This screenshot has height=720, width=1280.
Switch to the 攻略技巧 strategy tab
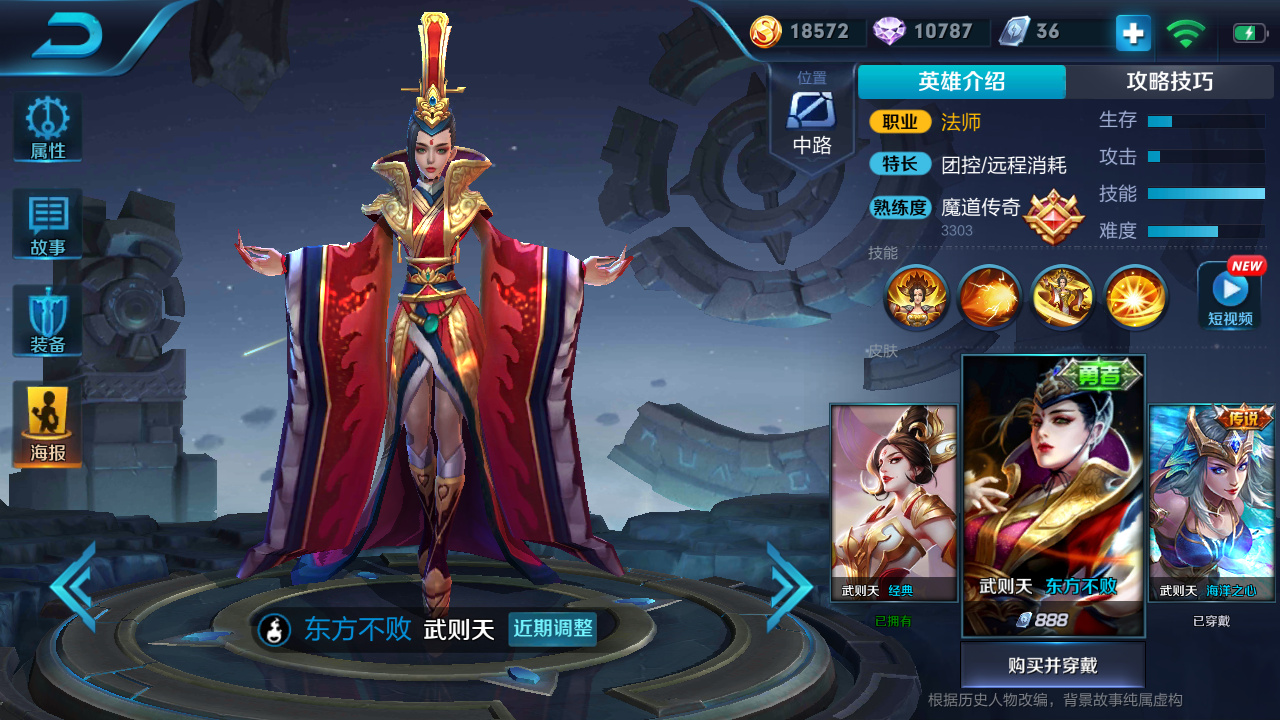coord(1171,82)
